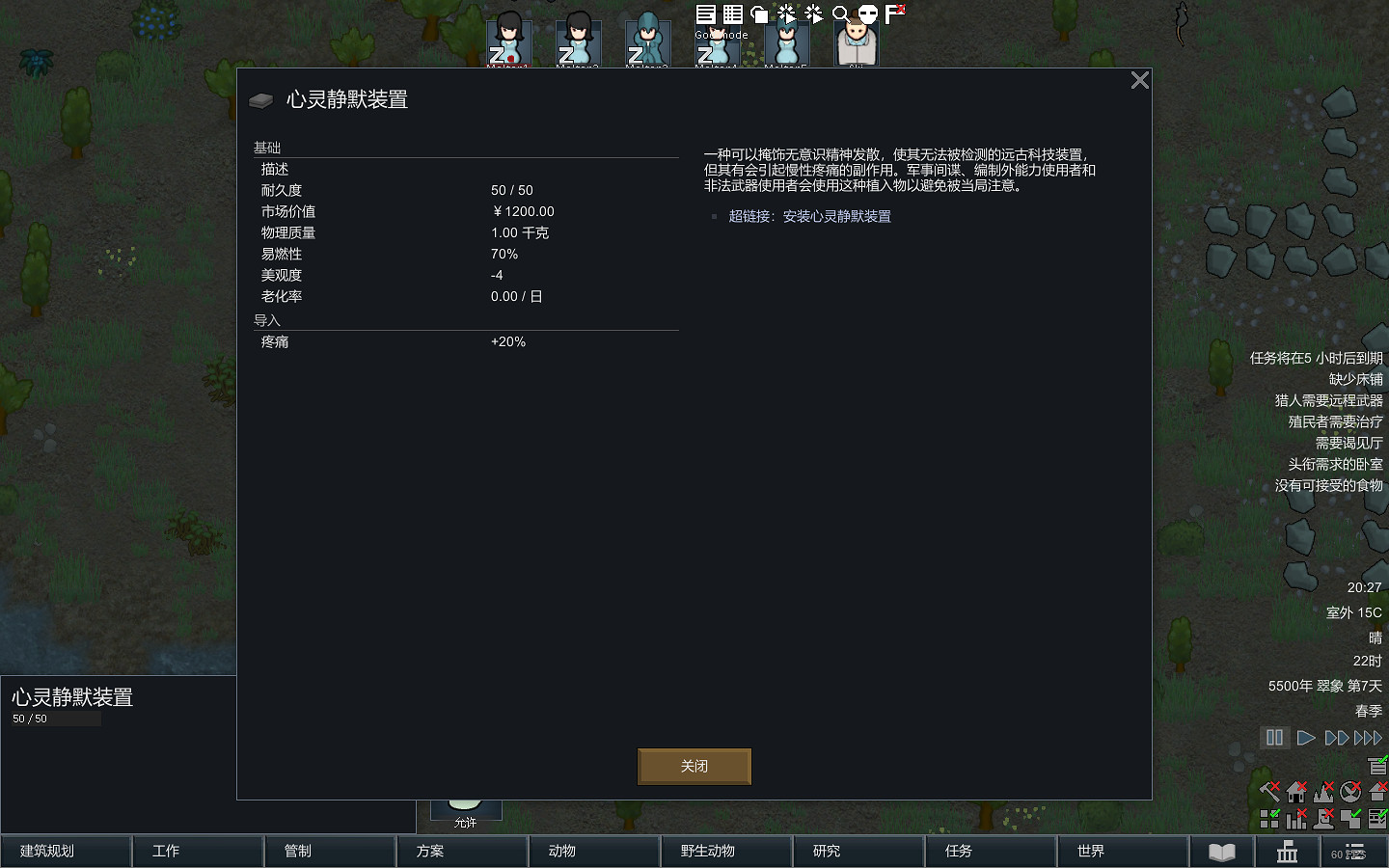Open the debug tables grid icon
Screen dimensions: 1389x868
click(x=731, y=14)
